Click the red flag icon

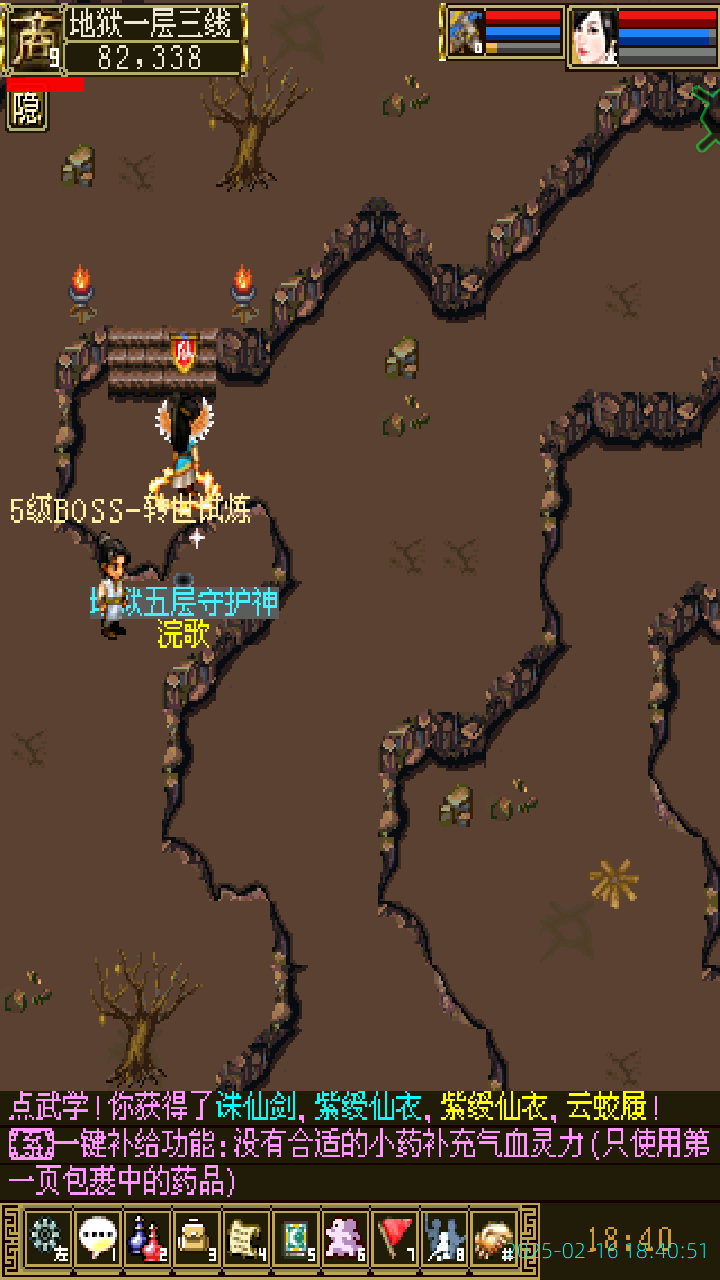coord(396,1238)
